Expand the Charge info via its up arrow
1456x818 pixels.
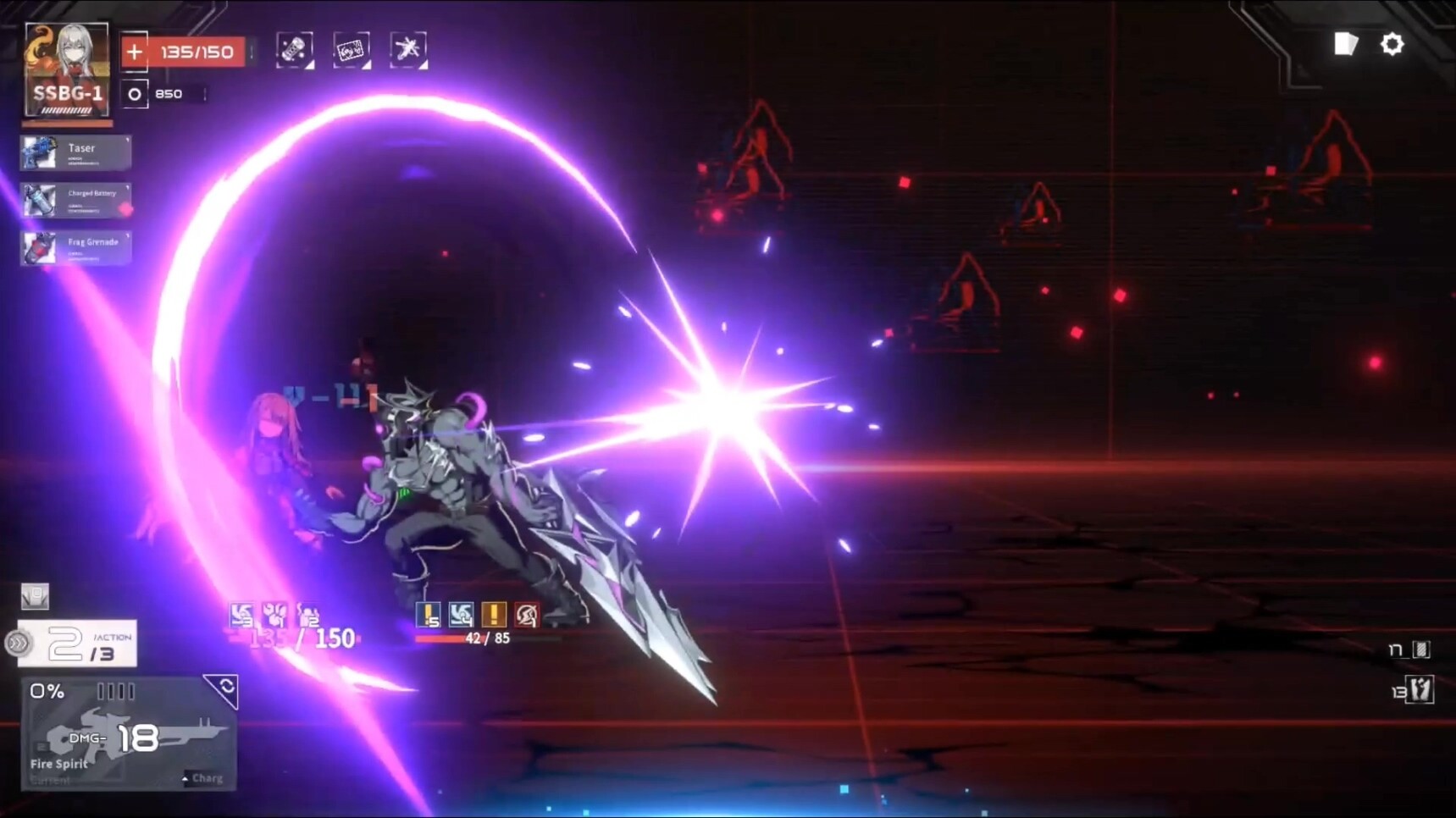pos(183,777)
